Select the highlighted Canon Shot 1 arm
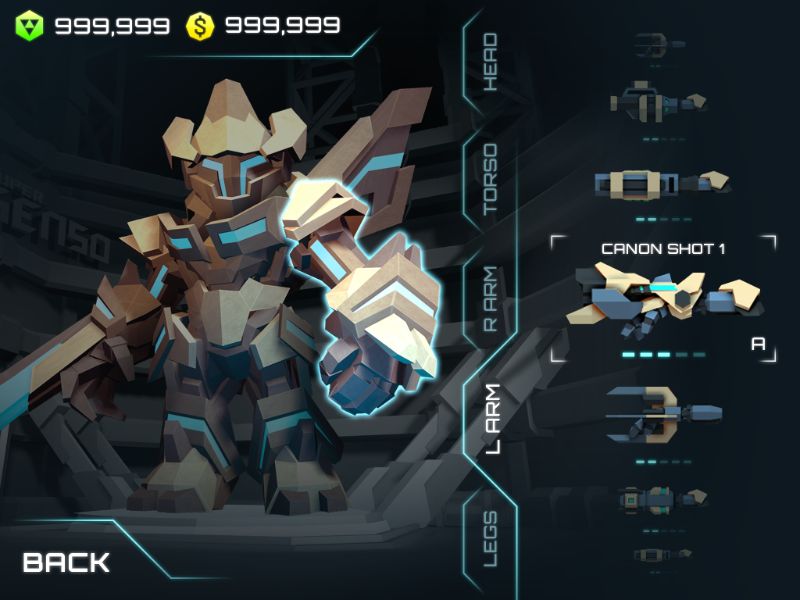Viewport: 800px width, 600px height. pos(662,297)
